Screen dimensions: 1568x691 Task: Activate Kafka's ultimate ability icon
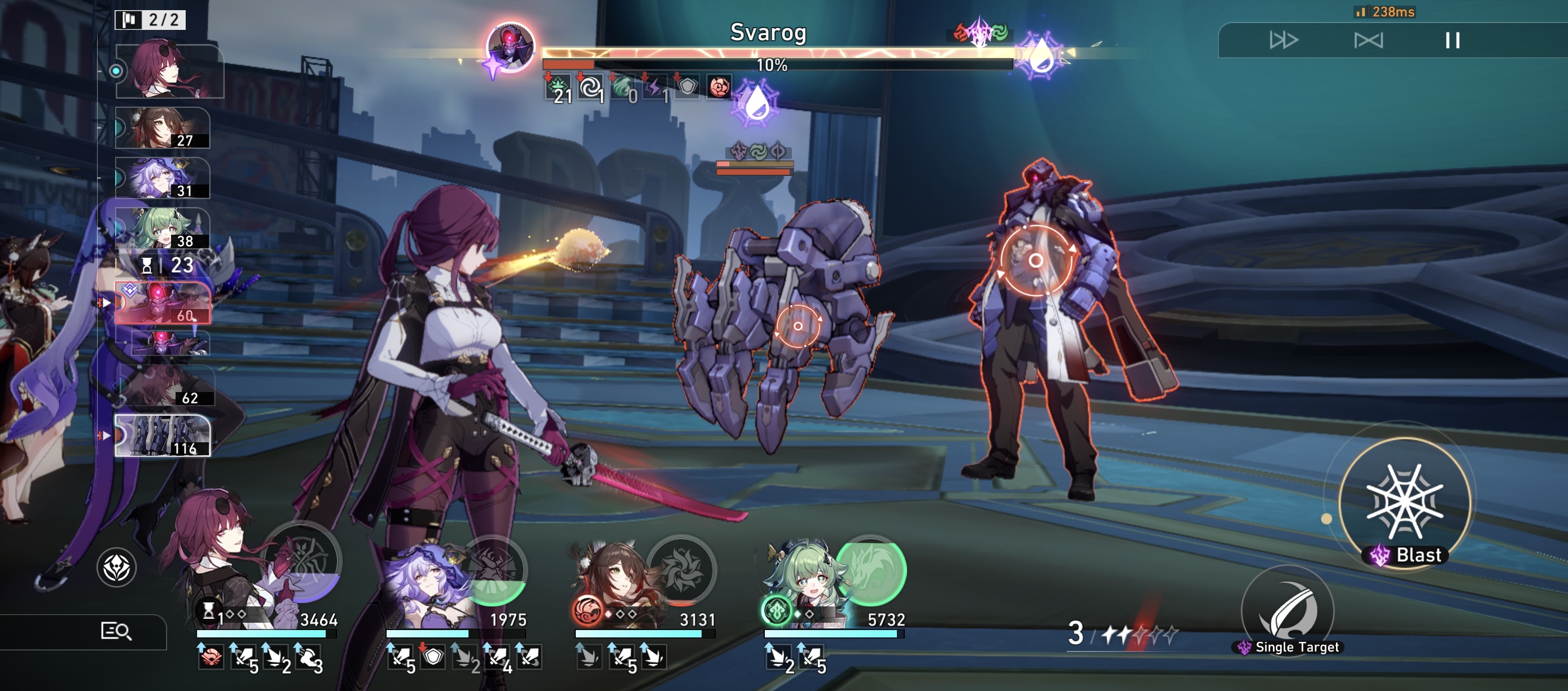(x=303, y=561)
